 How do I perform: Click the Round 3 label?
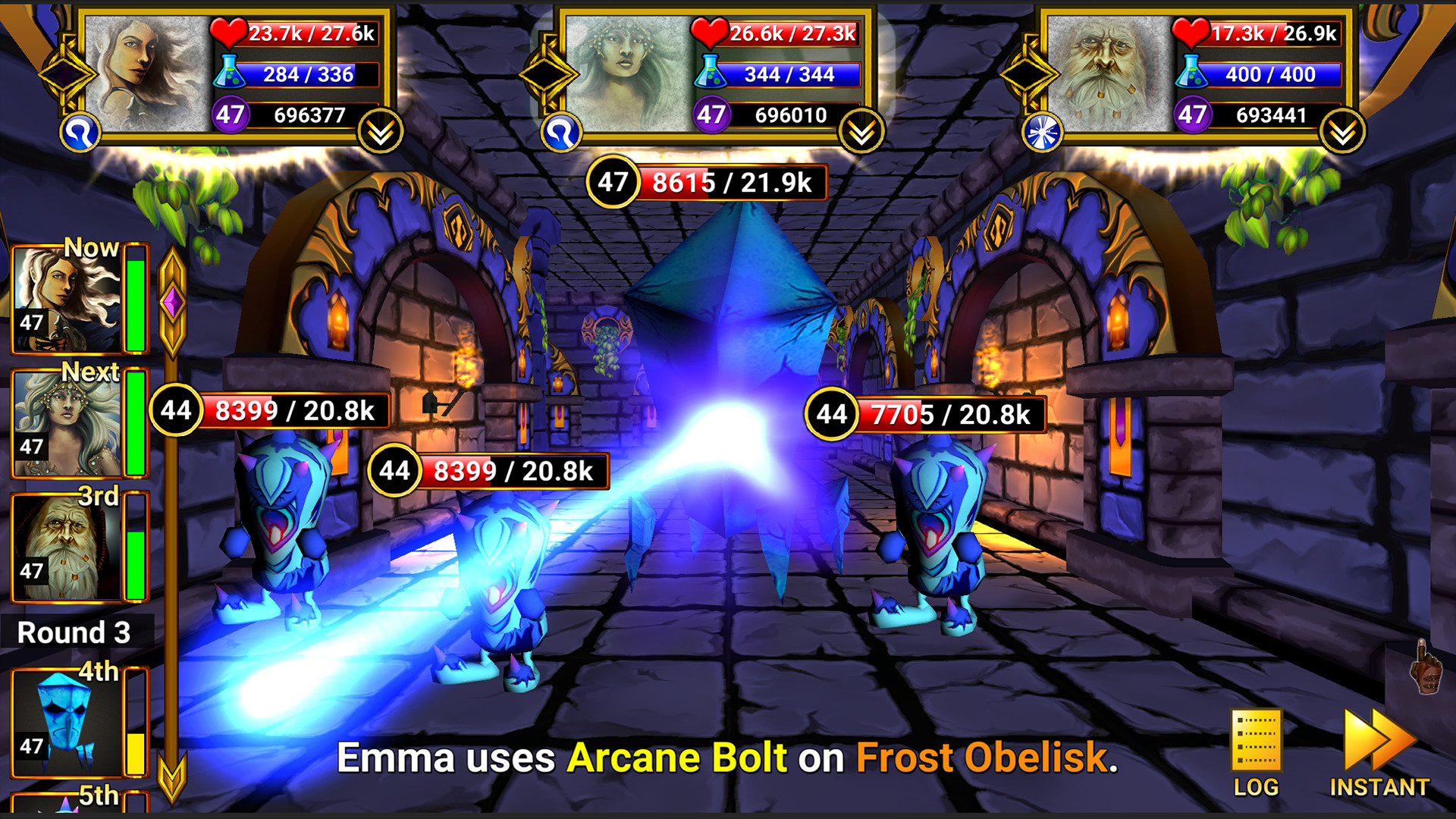(x=74, y=632)
